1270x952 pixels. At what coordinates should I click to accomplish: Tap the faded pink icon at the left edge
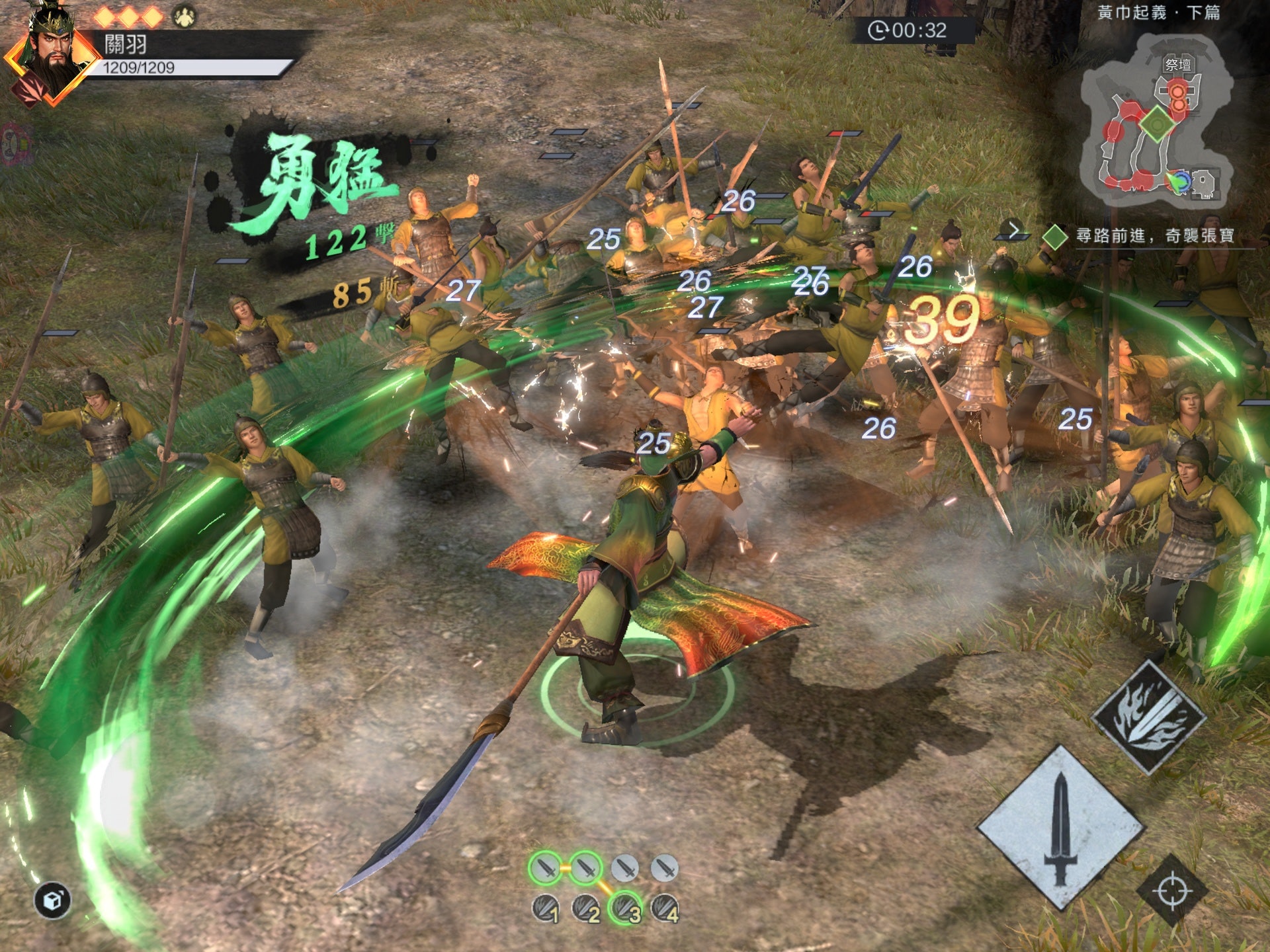coord(15,142)
